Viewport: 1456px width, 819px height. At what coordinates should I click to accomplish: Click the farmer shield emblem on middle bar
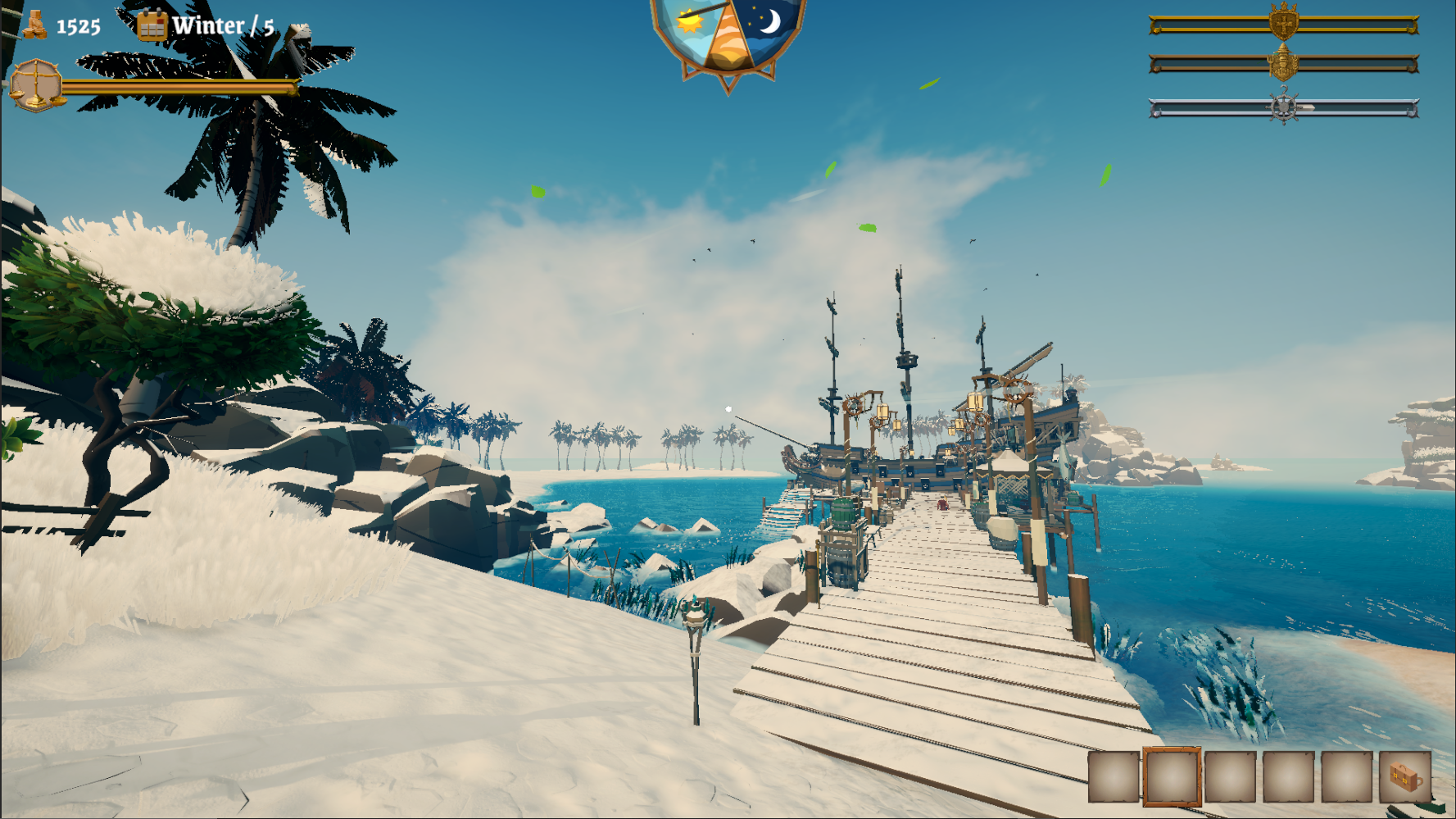pos(1283,62)
